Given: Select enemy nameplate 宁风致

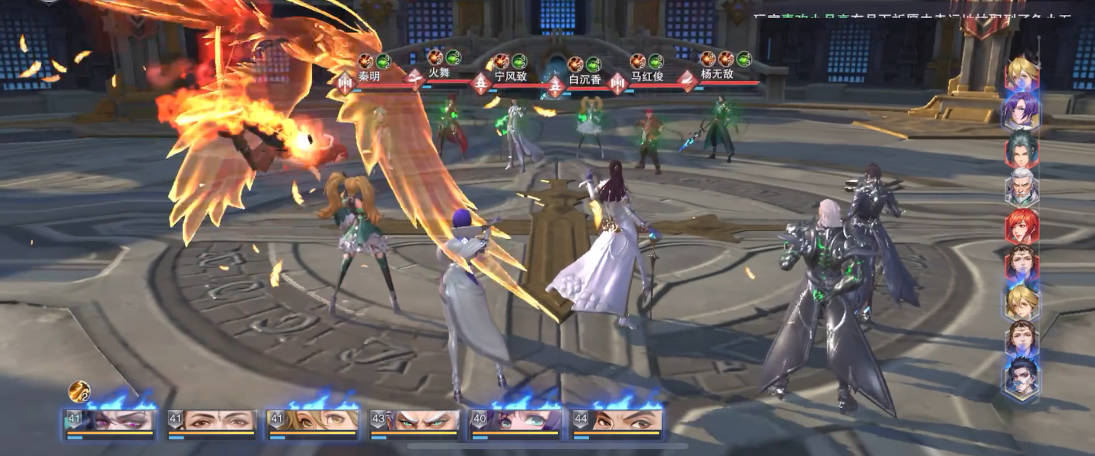Looking at the screenshot, I should pos(510,75).
